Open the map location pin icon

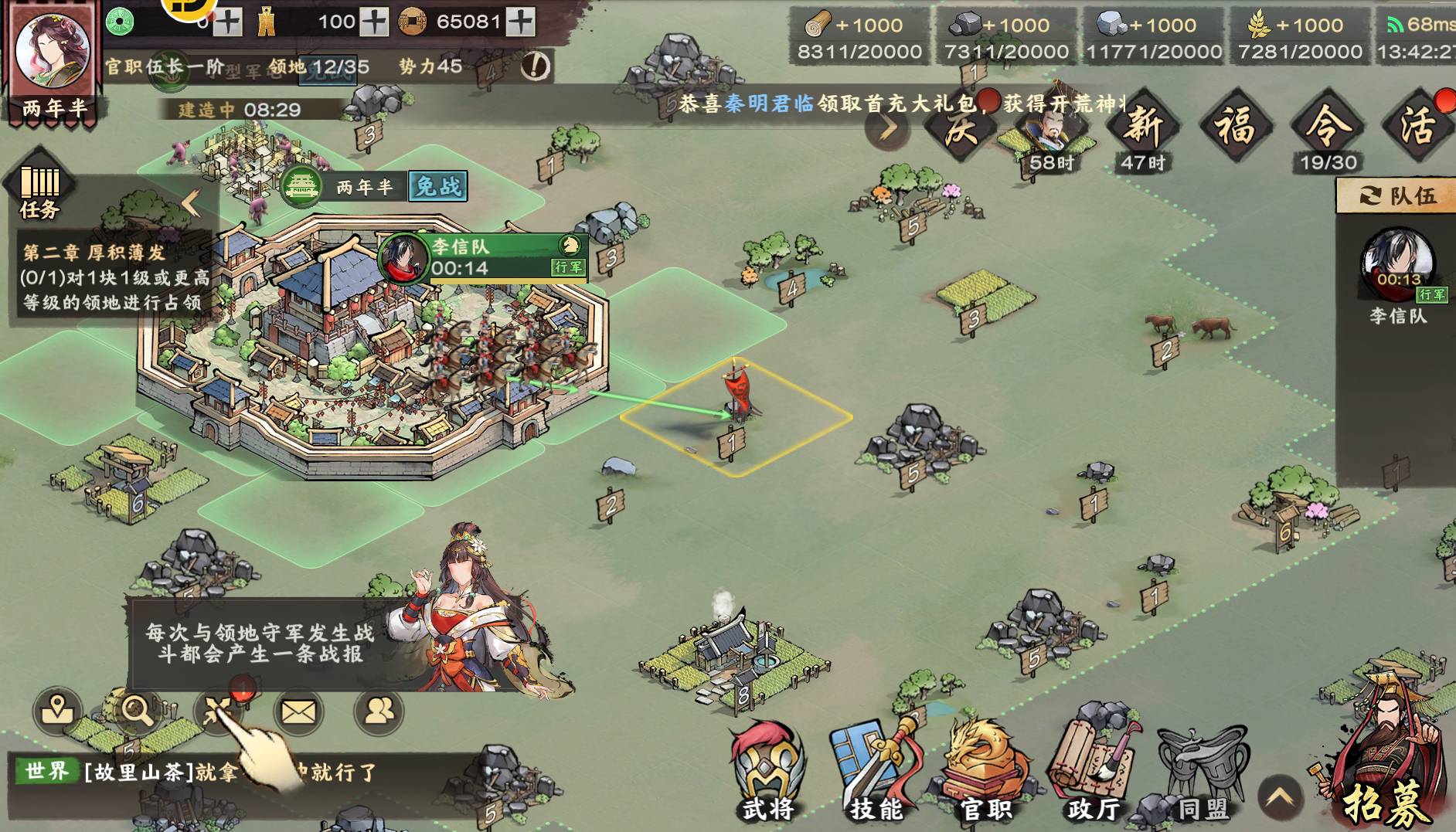click(x=57, y=710)
